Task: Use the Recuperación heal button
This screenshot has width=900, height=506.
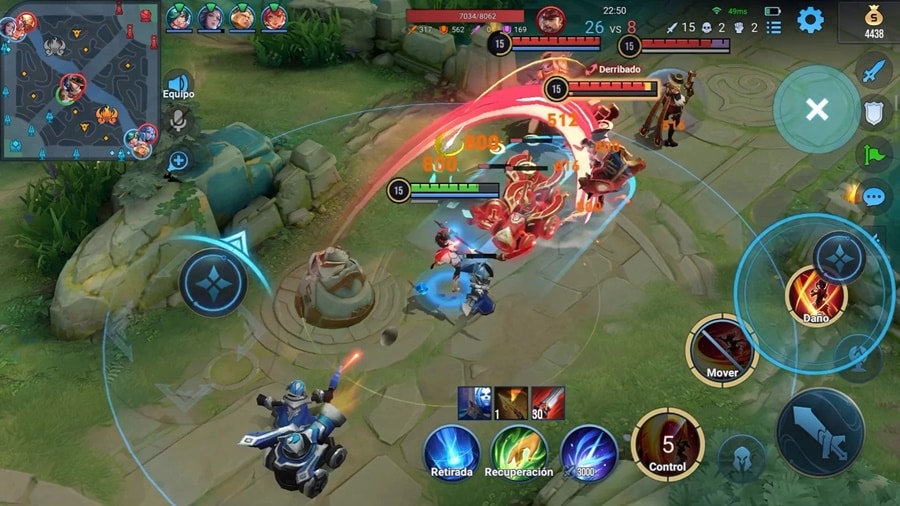Action: click(518, 449)
